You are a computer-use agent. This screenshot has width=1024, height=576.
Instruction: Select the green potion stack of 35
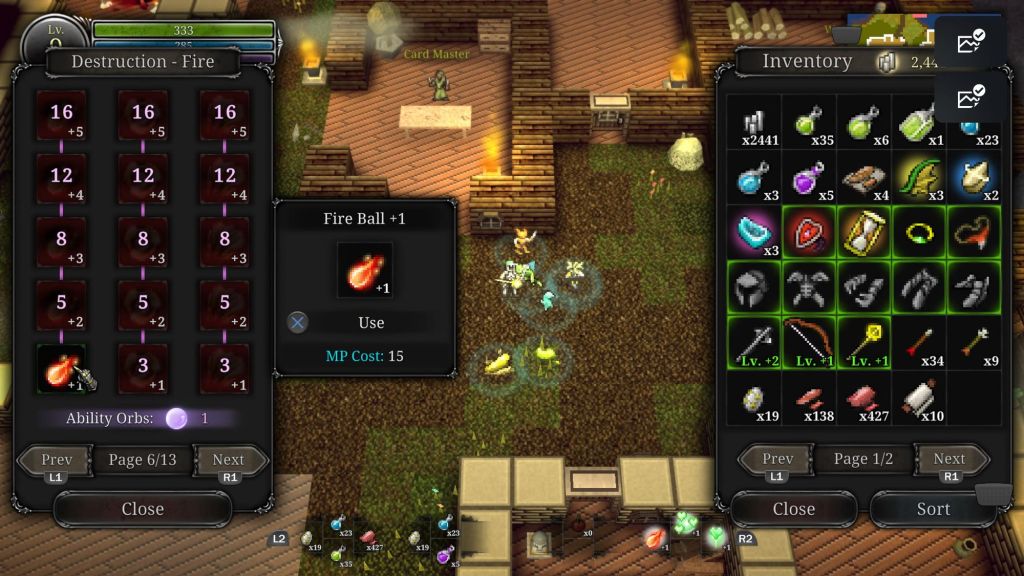[x=808, y=123]
